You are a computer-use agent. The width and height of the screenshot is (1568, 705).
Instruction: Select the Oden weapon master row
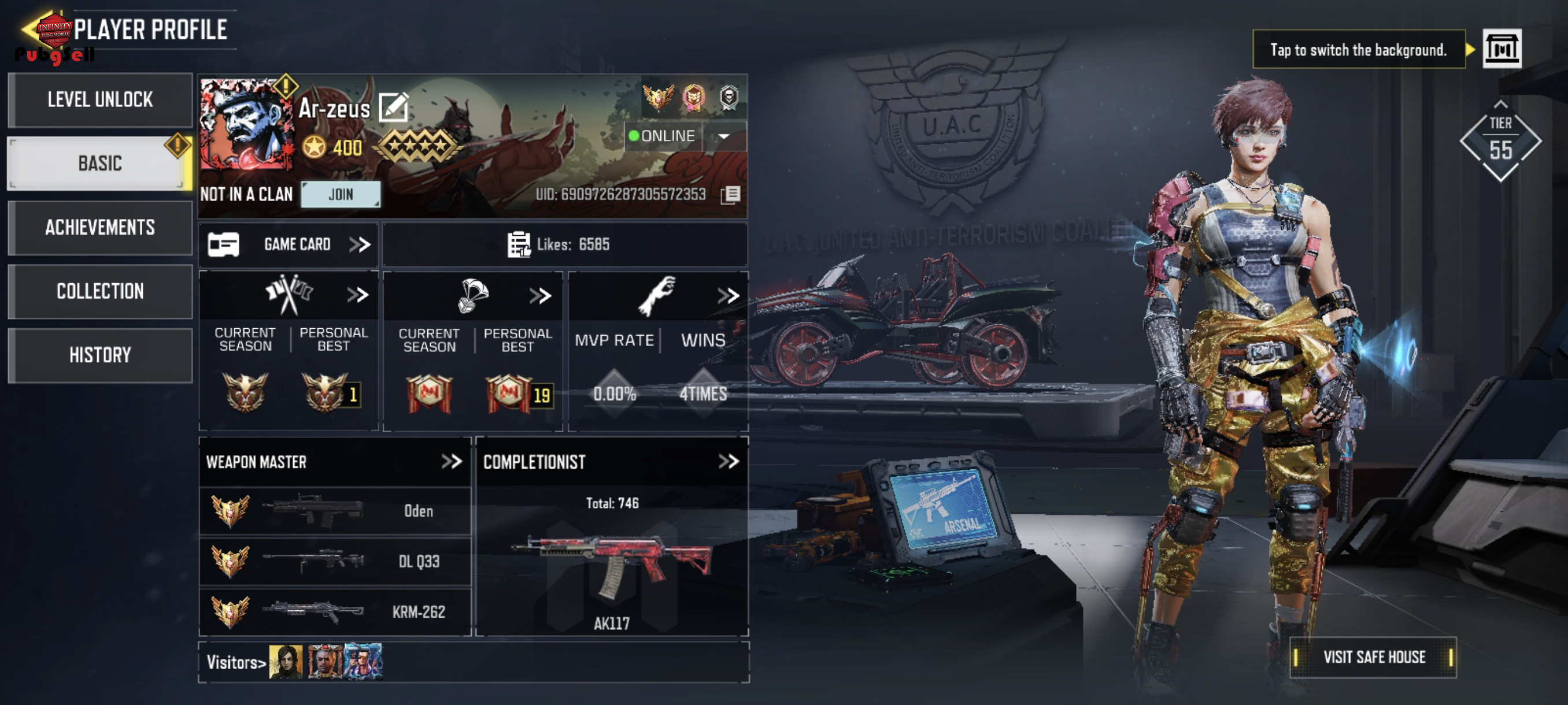pyautogui.click(x=335, y=511)
